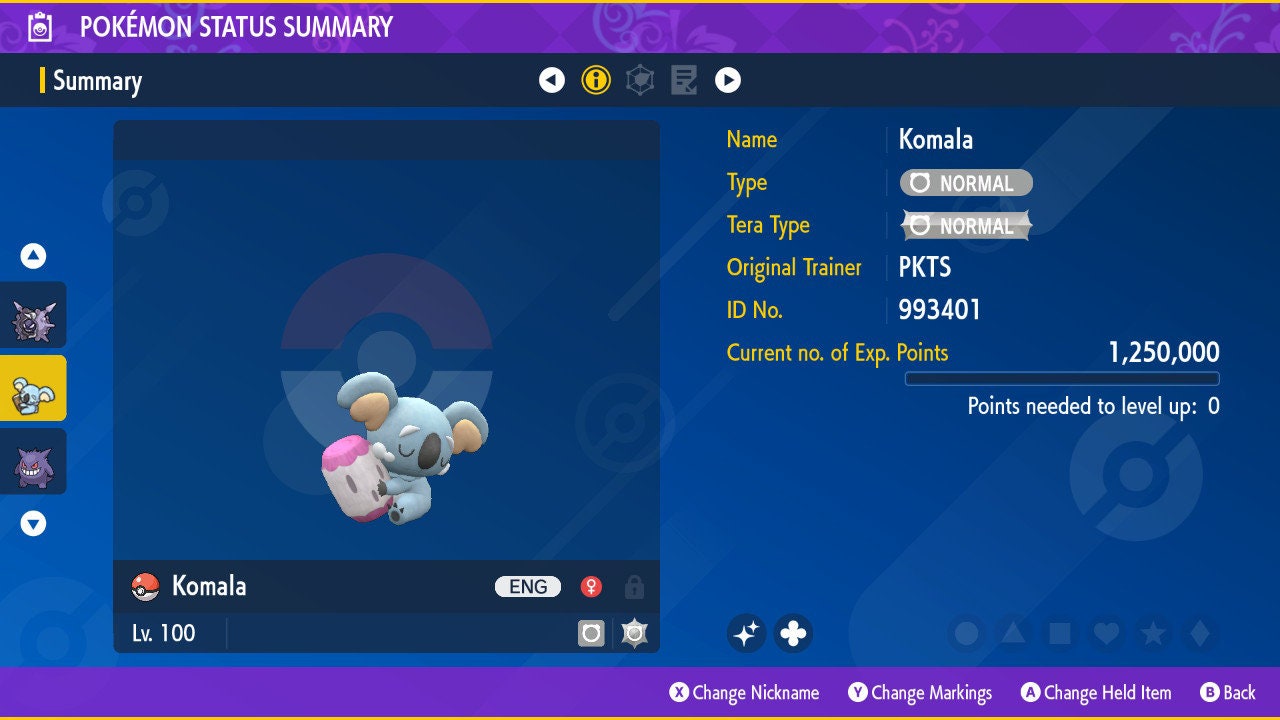
Task: Toggle the star marking
Action: [1152, 633]
